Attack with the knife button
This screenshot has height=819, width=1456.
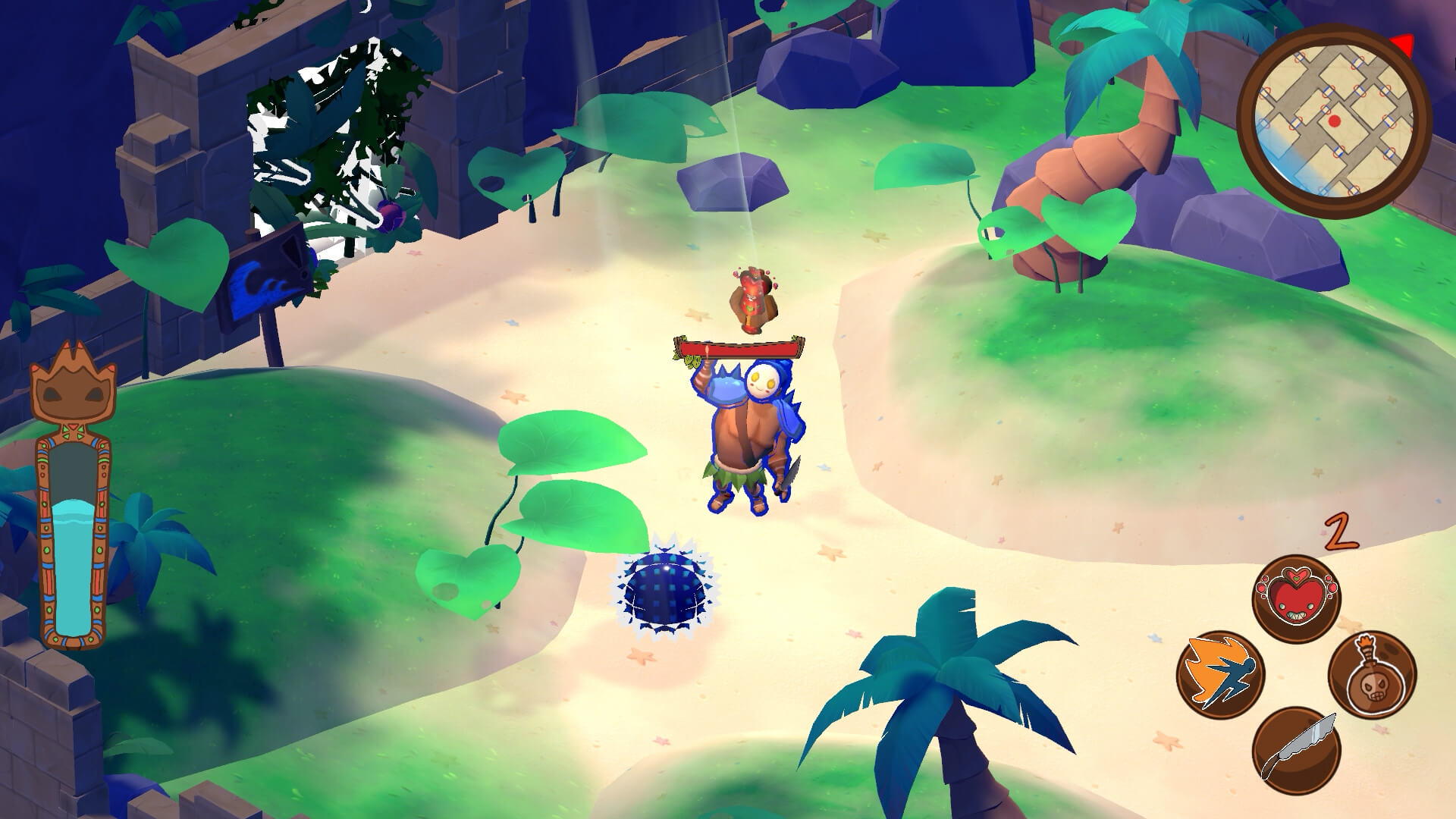point(1296,749)
